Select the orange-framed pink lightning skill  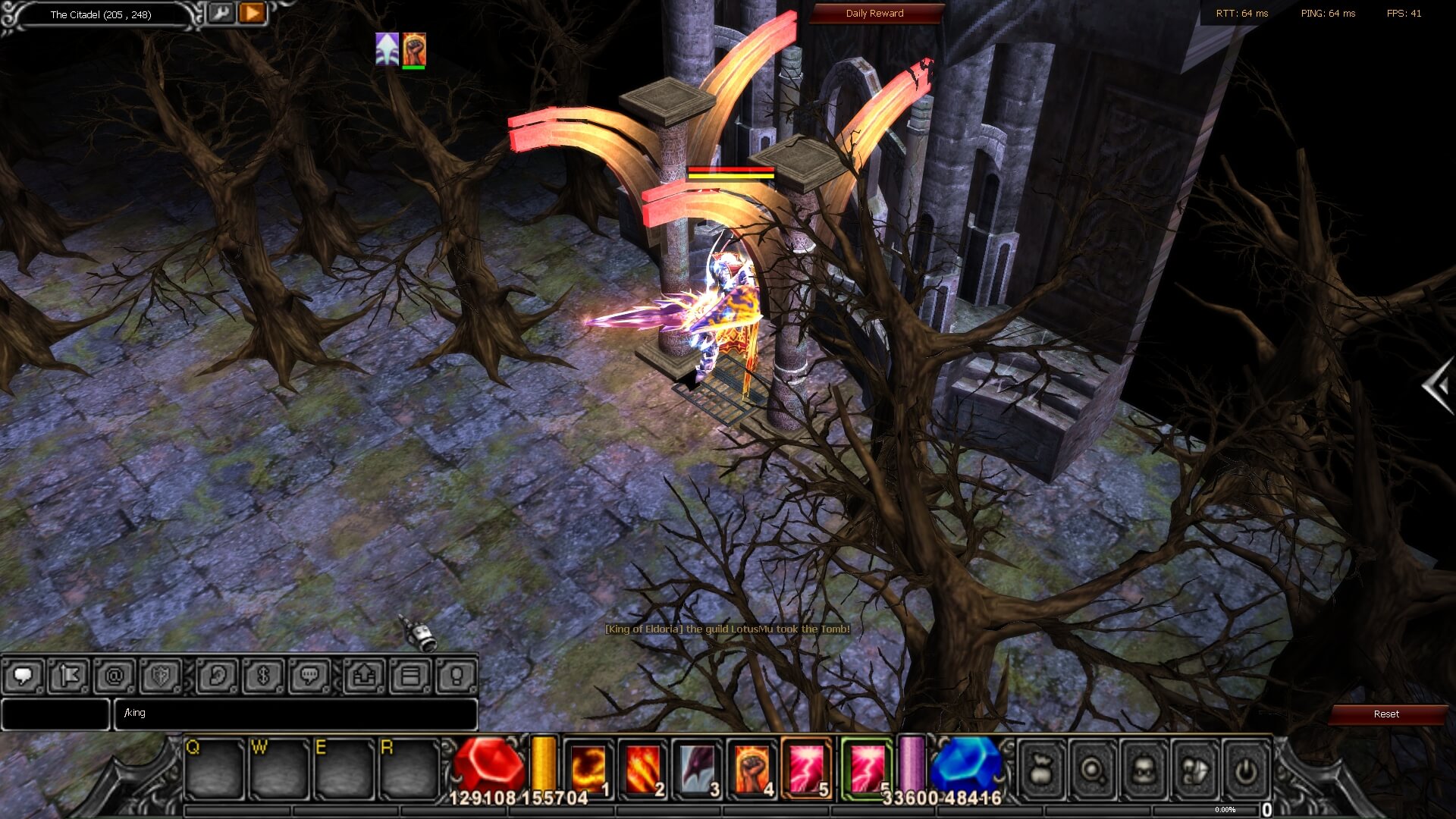(x=806, y=768)
